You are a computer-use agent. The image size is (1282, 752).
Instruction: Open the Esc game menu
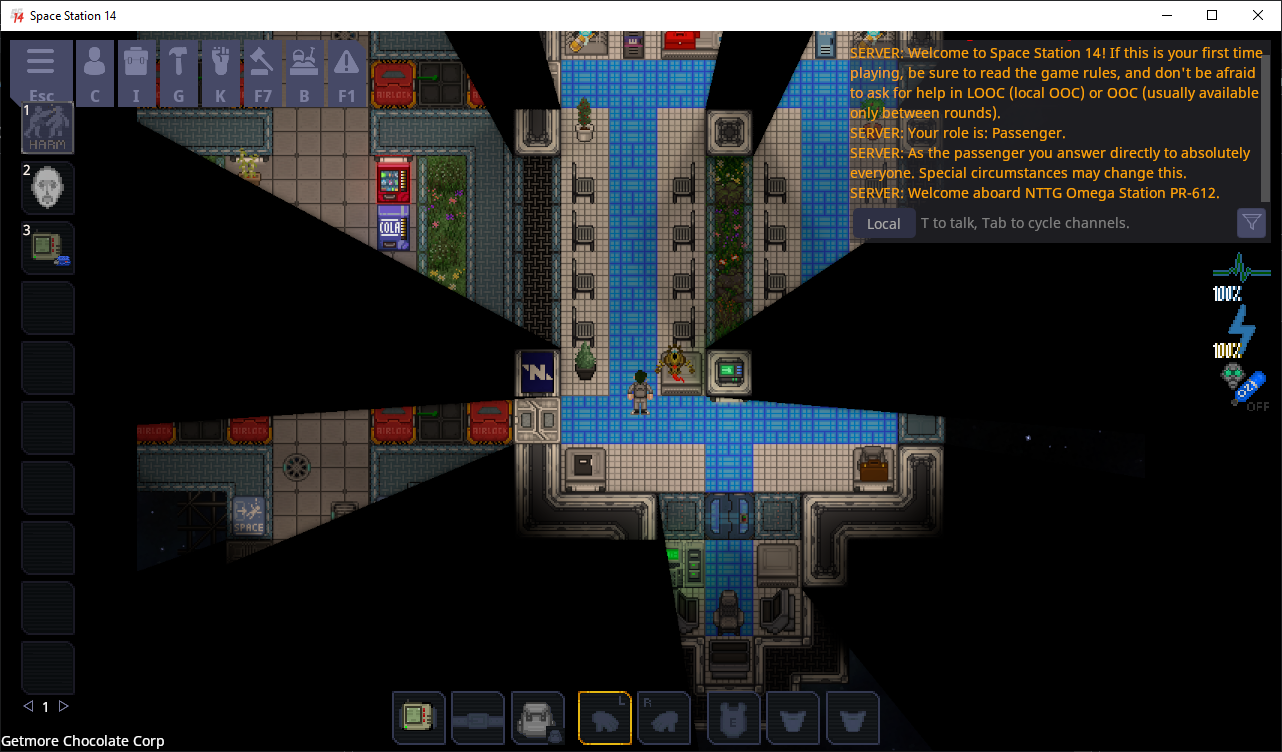[x=41, y=62]
